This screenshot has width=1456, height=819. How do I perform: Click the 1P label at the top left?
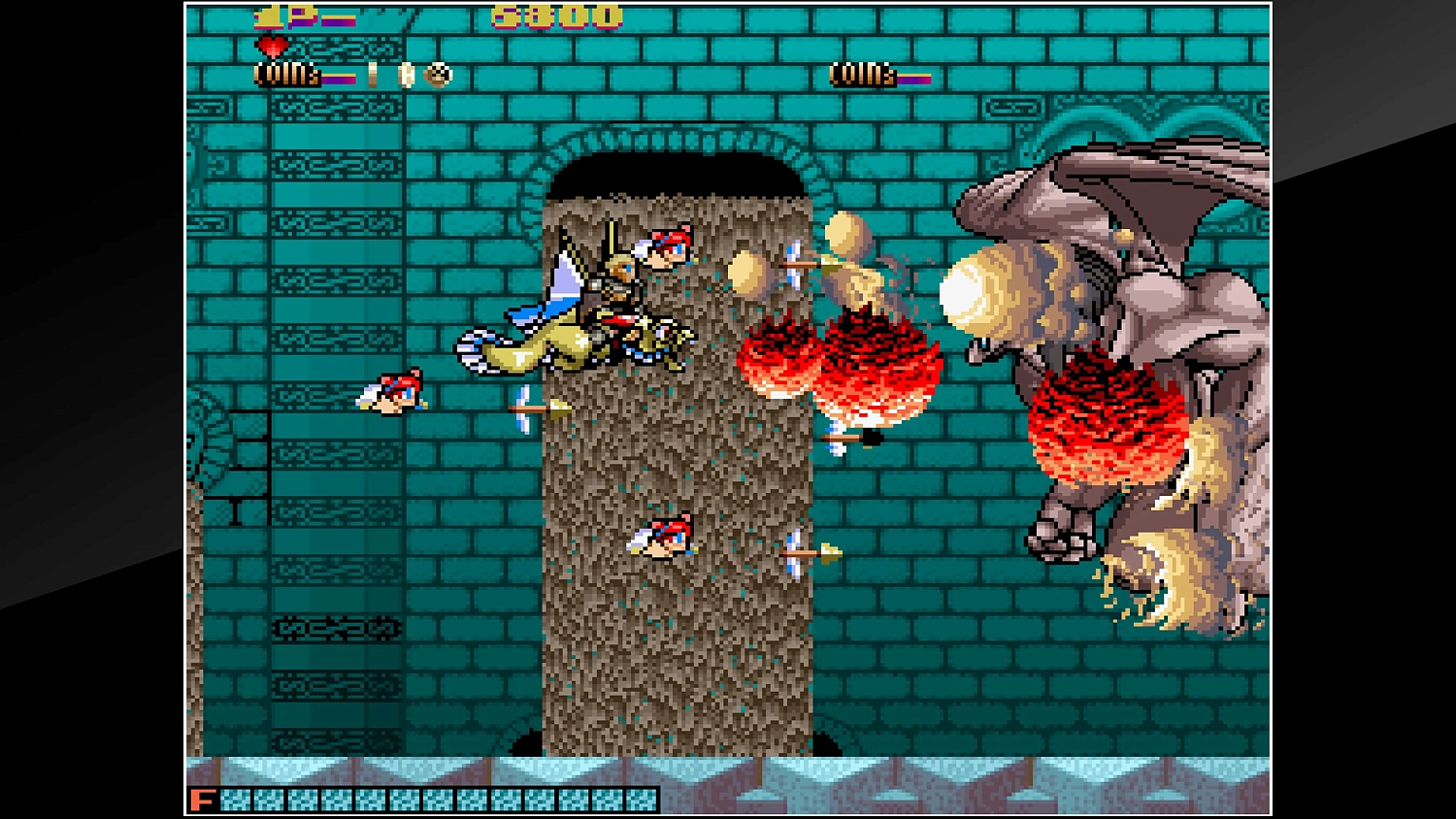pyautogui.click(x=277, y=16)
